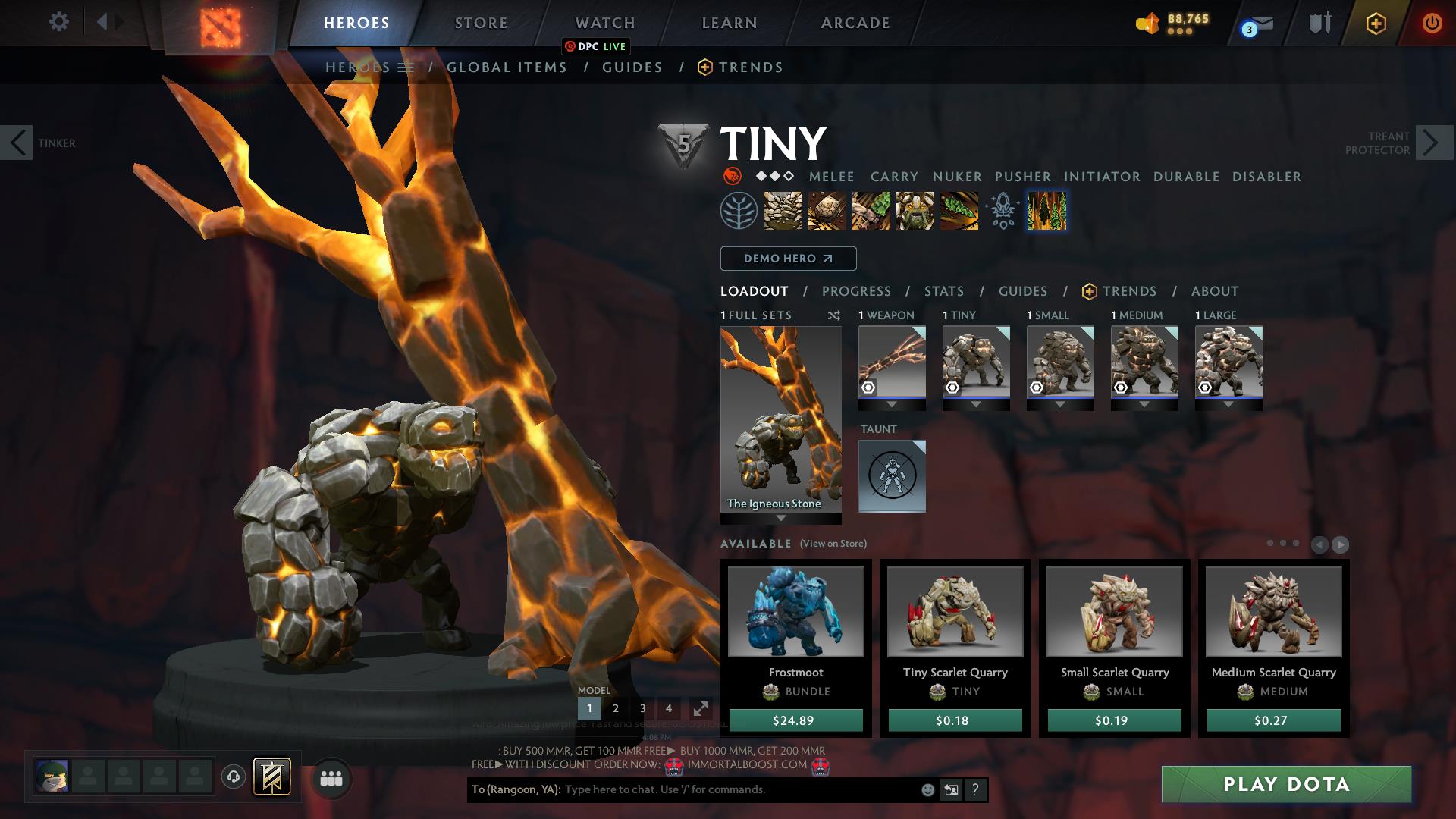
Task: Expand the Large item slot chevron
Action: pyautogui.click(x=1228, y=404)
